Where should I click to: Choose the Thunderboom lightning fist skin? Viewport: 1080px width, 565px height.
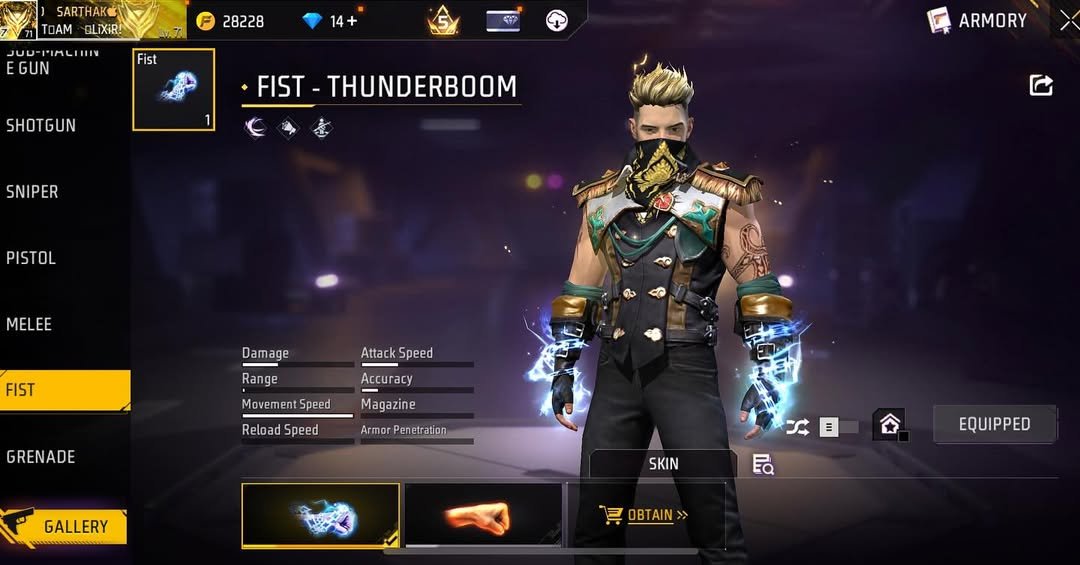[320, 516]
